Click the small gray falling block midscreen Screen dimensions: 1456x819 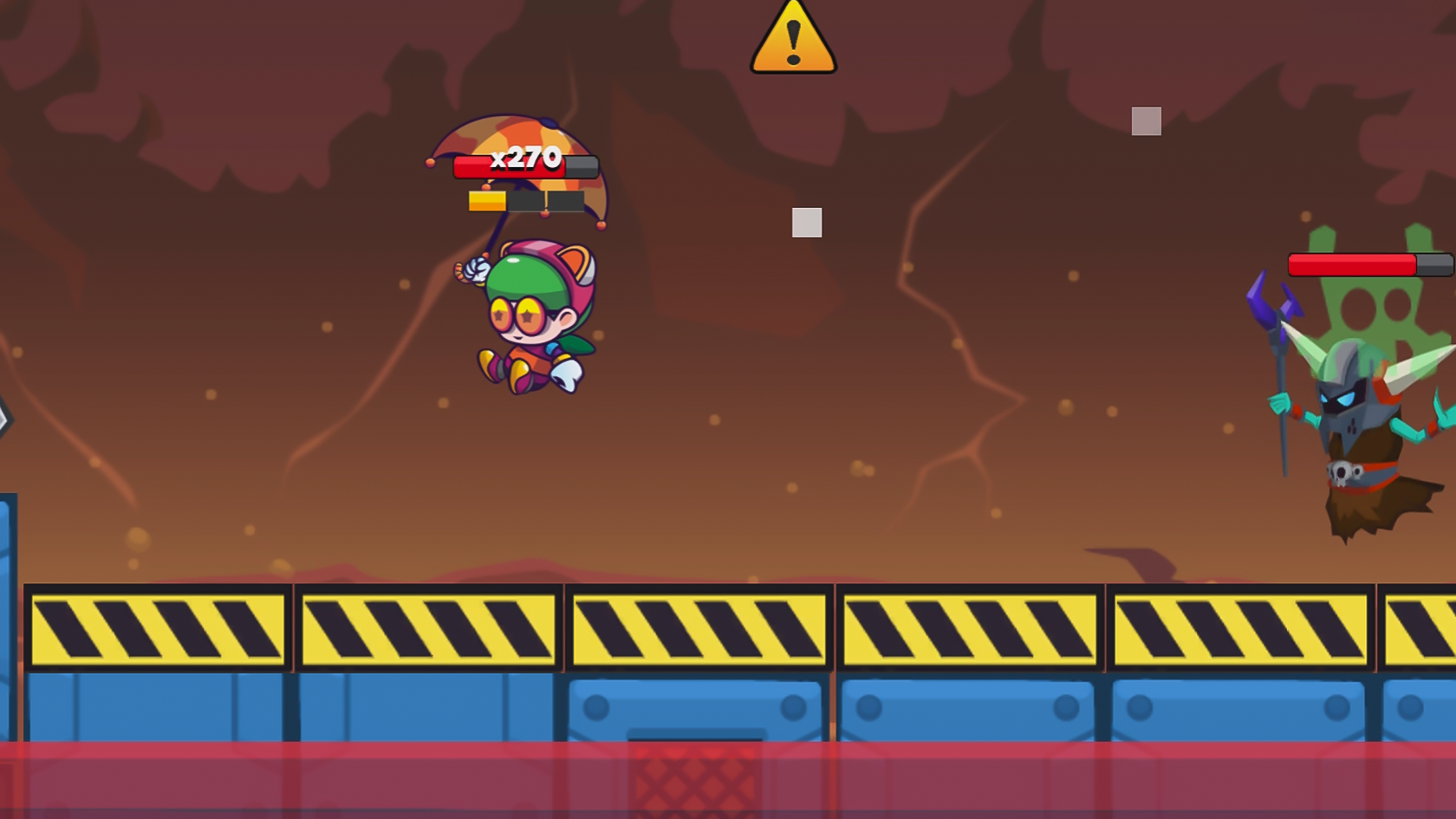click(808, 221)
